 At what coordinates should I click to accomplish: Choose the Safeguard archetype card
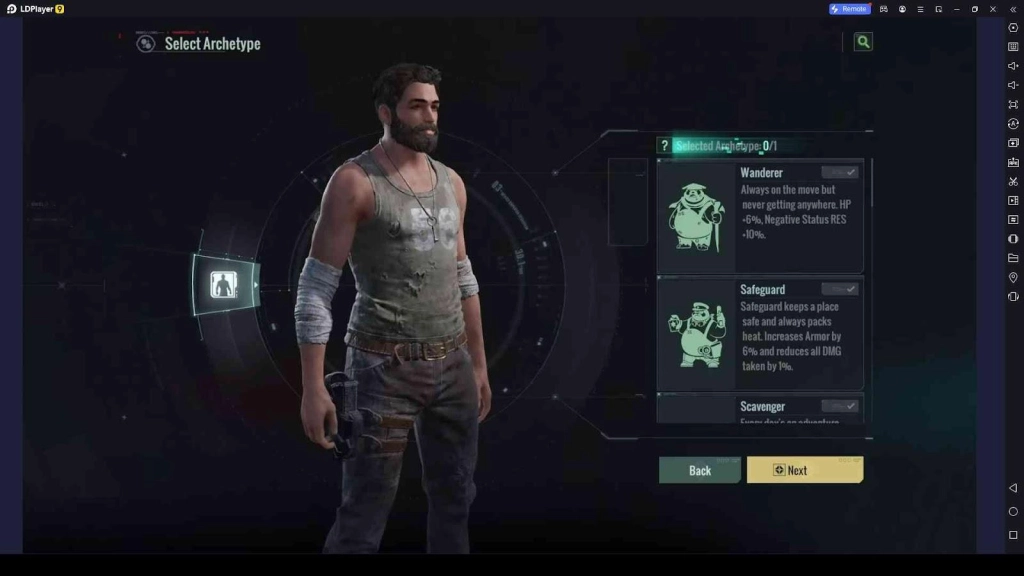click(x=760, y=333)
